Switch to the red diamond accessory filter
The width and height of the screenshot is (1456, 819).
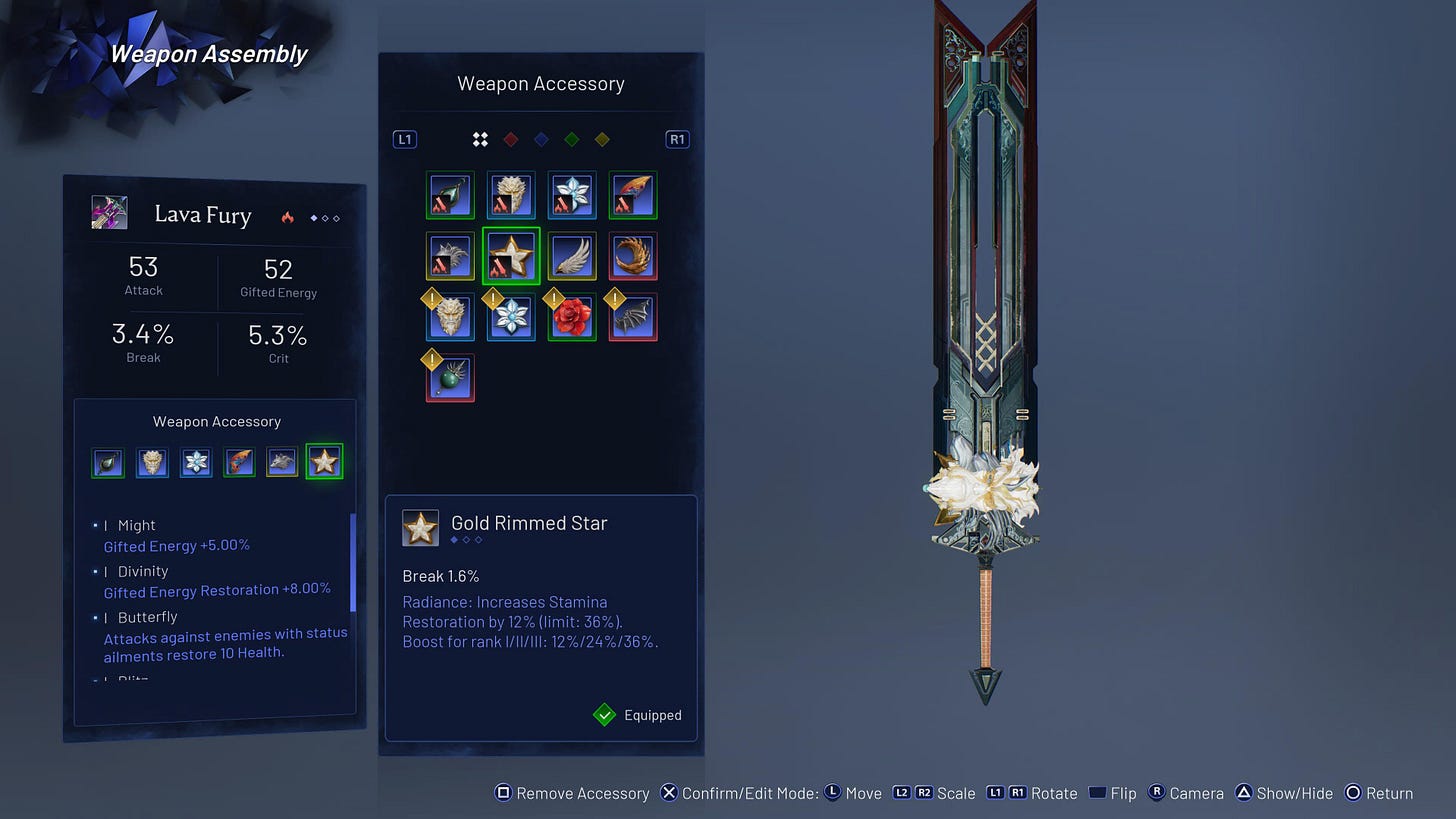pos(510,139)
